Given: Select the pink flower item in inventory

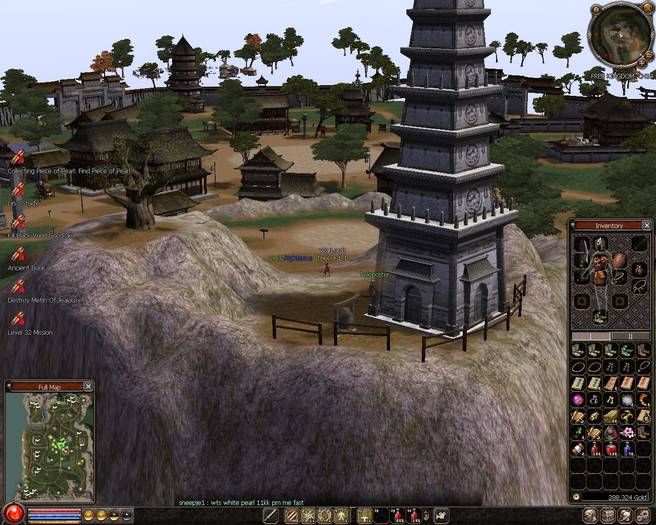Looking at the screenshot, I should 627,432.
